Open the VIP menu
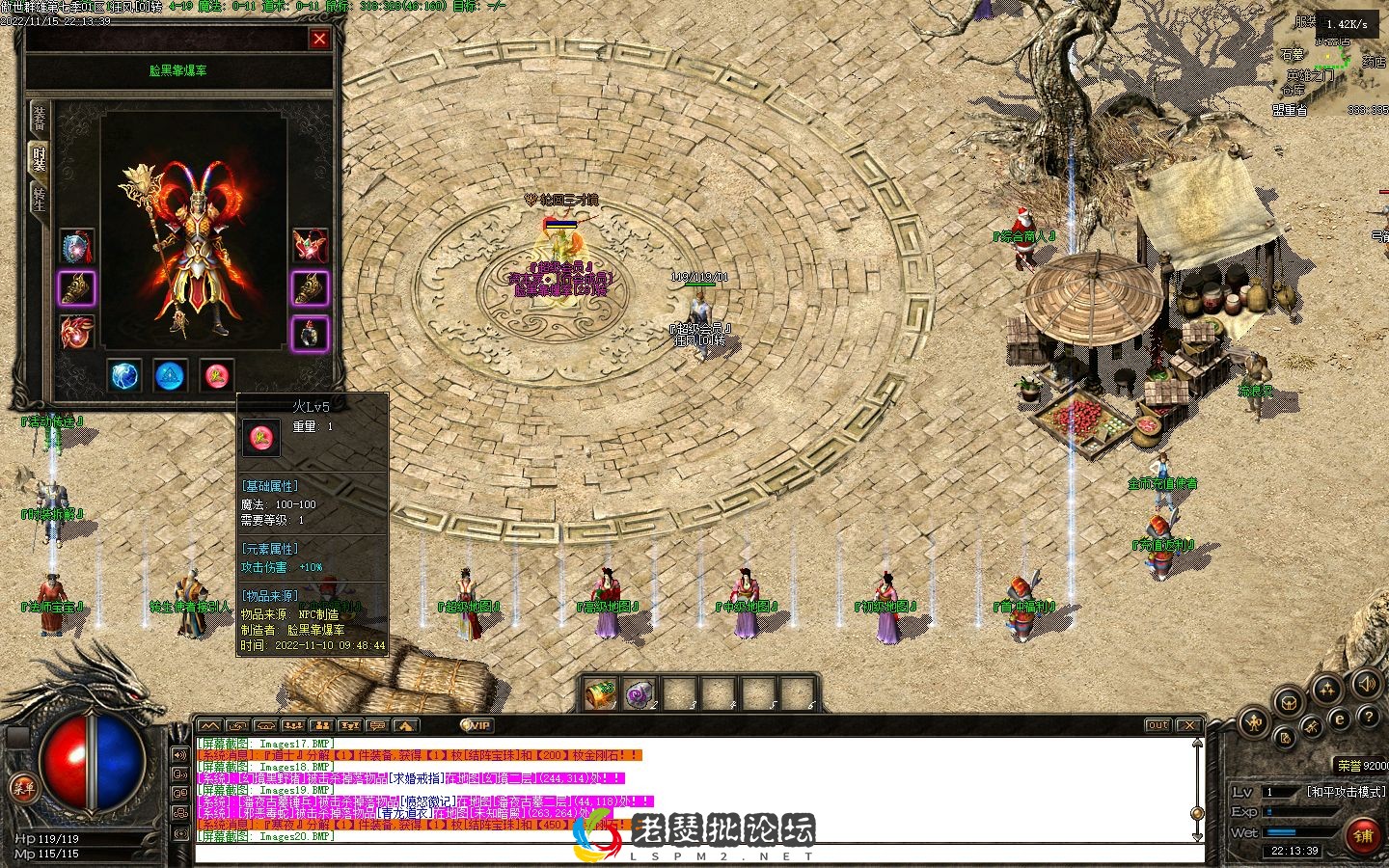 point(476,725)
